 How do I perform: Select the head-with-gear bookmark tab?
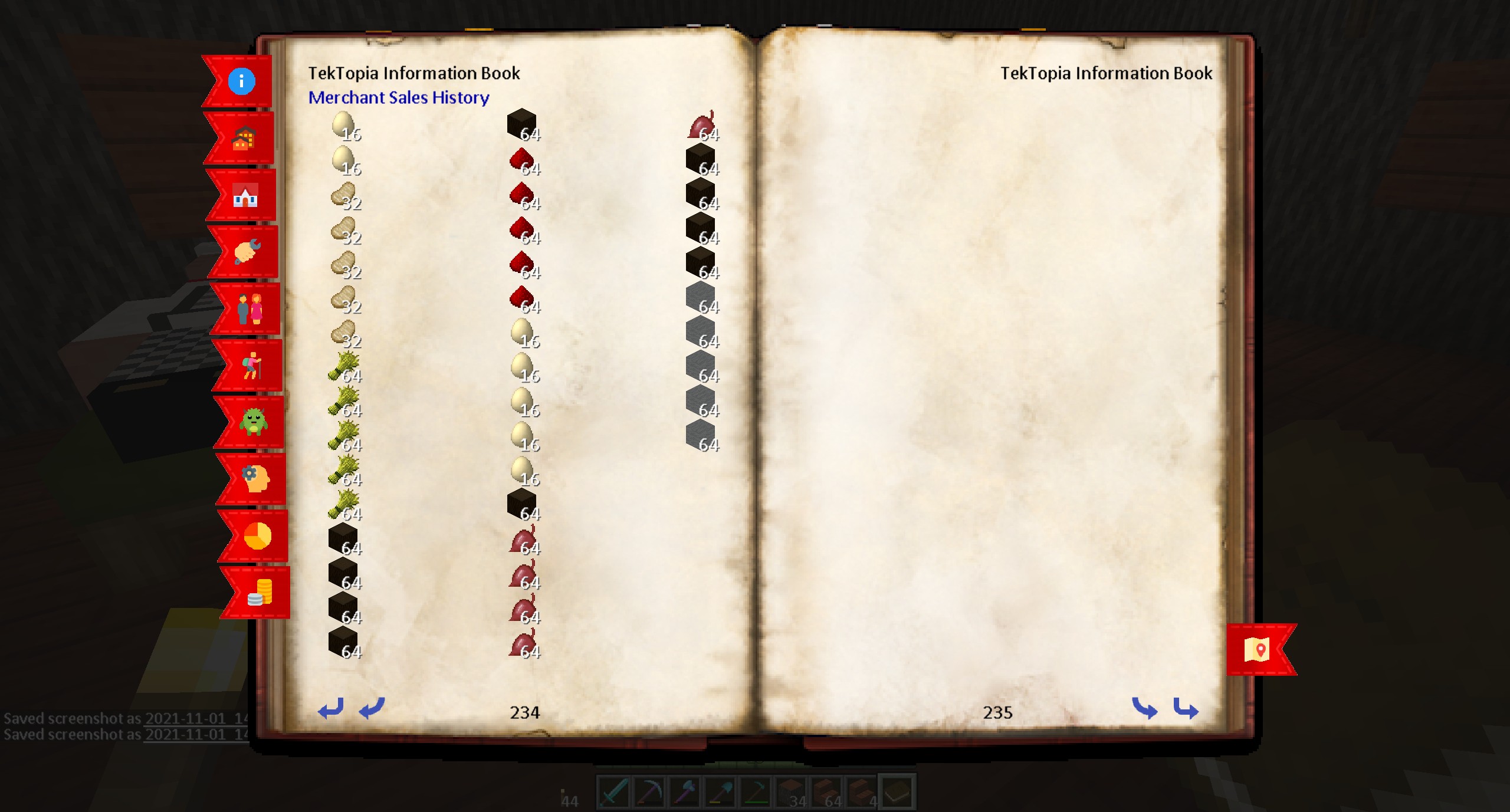pyautogui.click(x=255, y=479)
